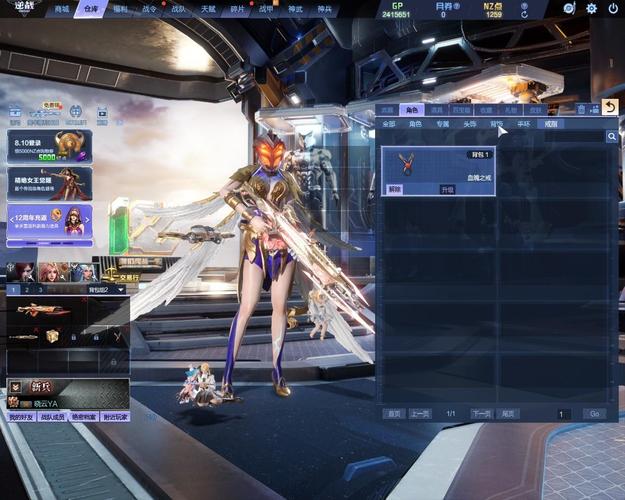The height and width of the screenshot is (500, 625).
Task: Choose the 手环 bracelet filter
Action: [x=523, y=124]
